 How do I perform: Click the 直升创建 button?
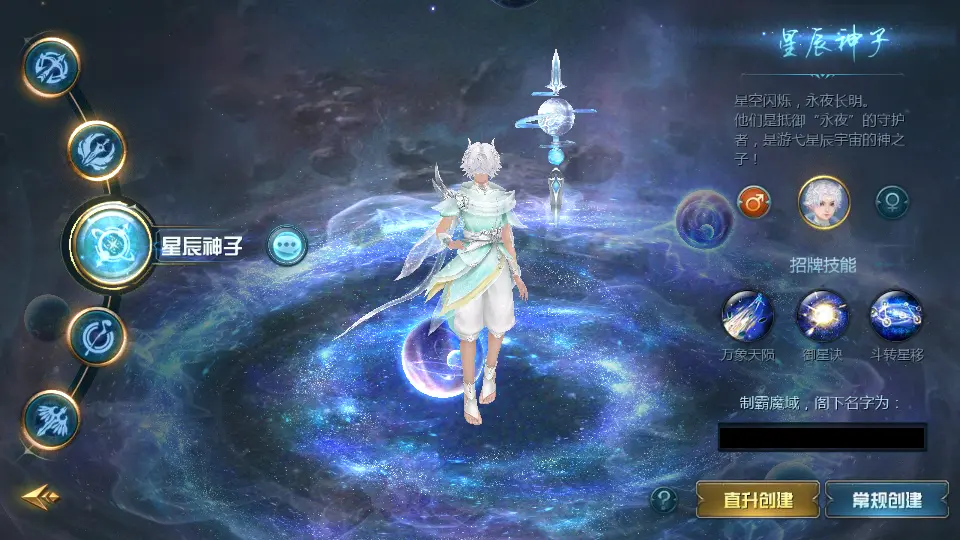[758, 499]
